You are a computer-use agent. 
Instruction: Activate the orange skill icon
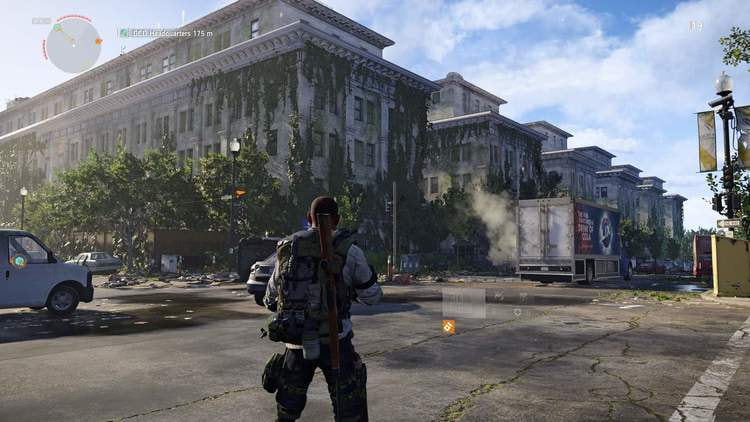(448, 326)
